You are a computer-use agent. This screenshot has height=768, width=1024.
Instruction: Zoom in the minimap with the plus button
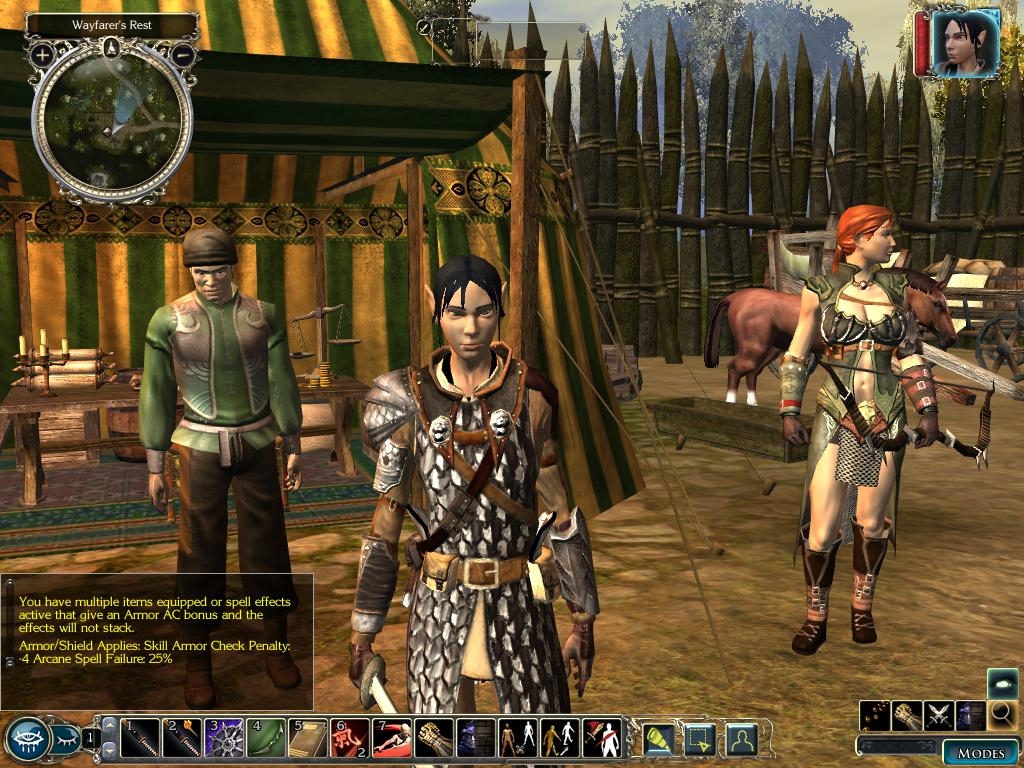[x=42, y=54]
